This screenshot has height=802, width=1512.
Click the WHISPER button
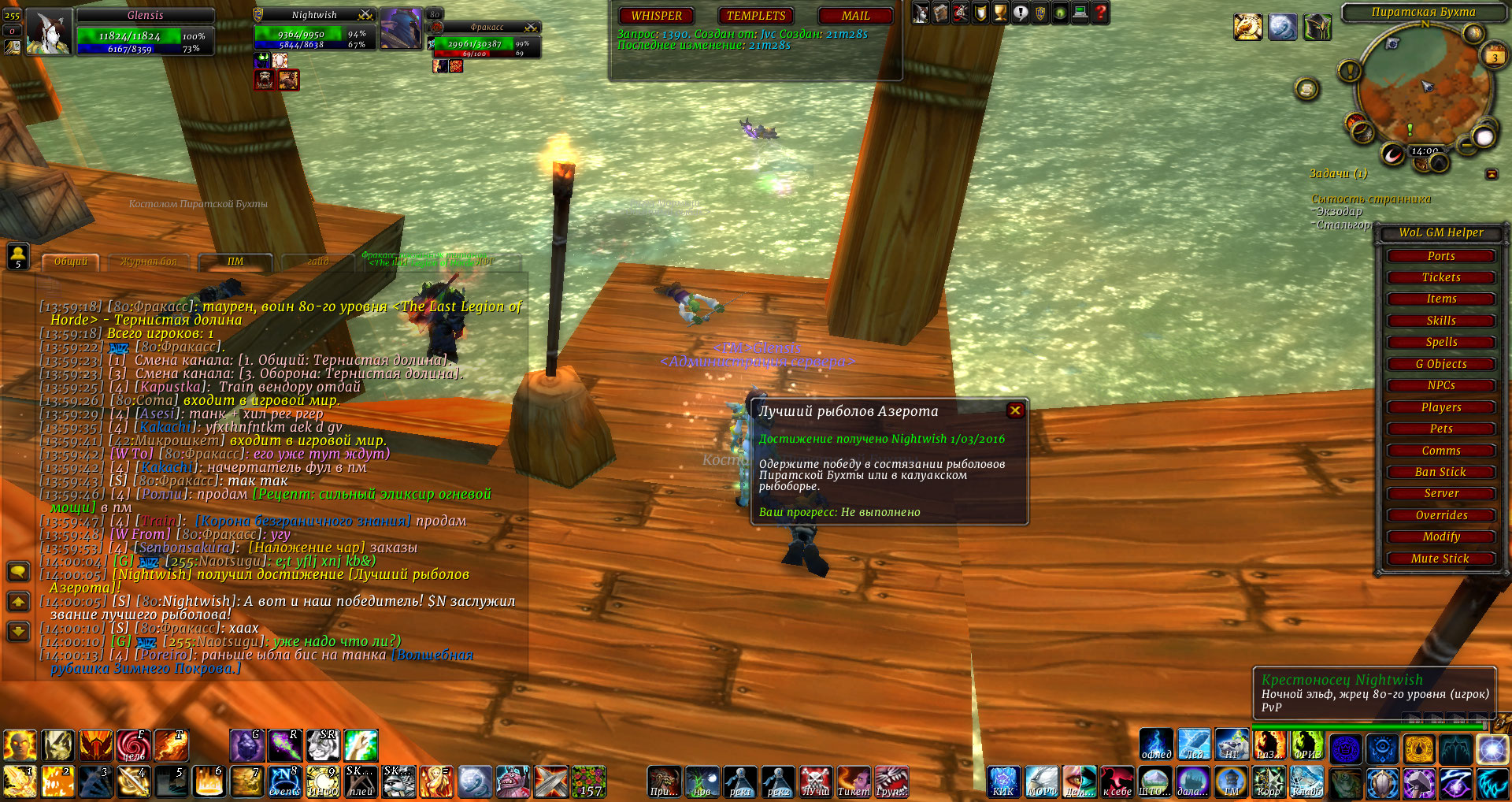[x=656, y=16]
